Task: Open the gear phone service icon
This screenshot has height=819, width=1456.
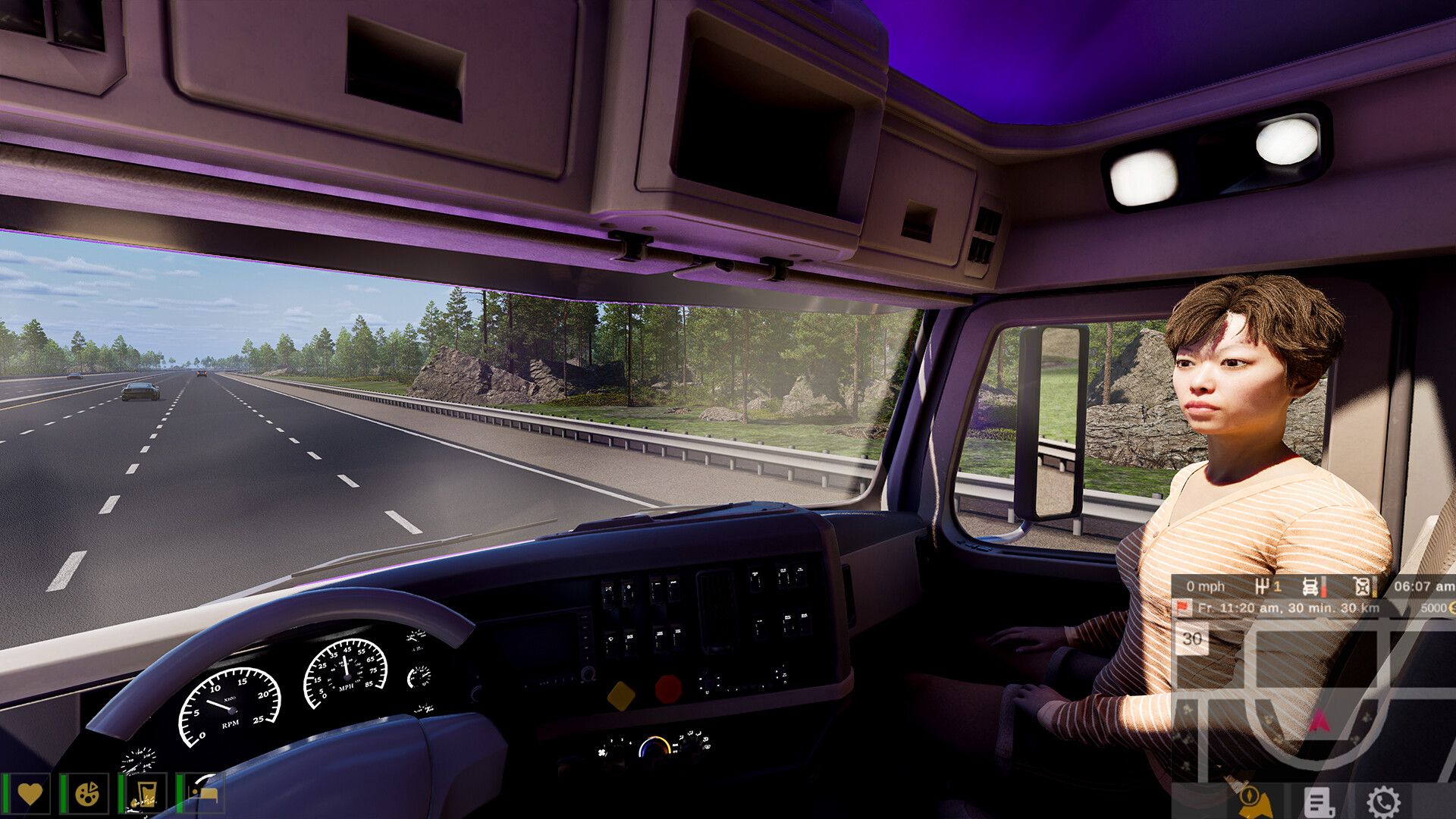Action: pyautogui.click(x=1383, y=802)
